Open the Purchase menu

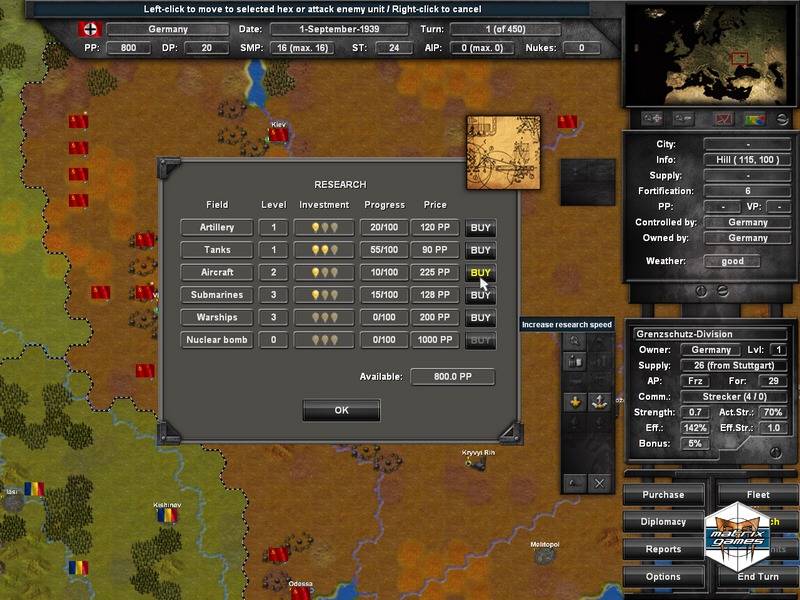(x=663, y=495)
